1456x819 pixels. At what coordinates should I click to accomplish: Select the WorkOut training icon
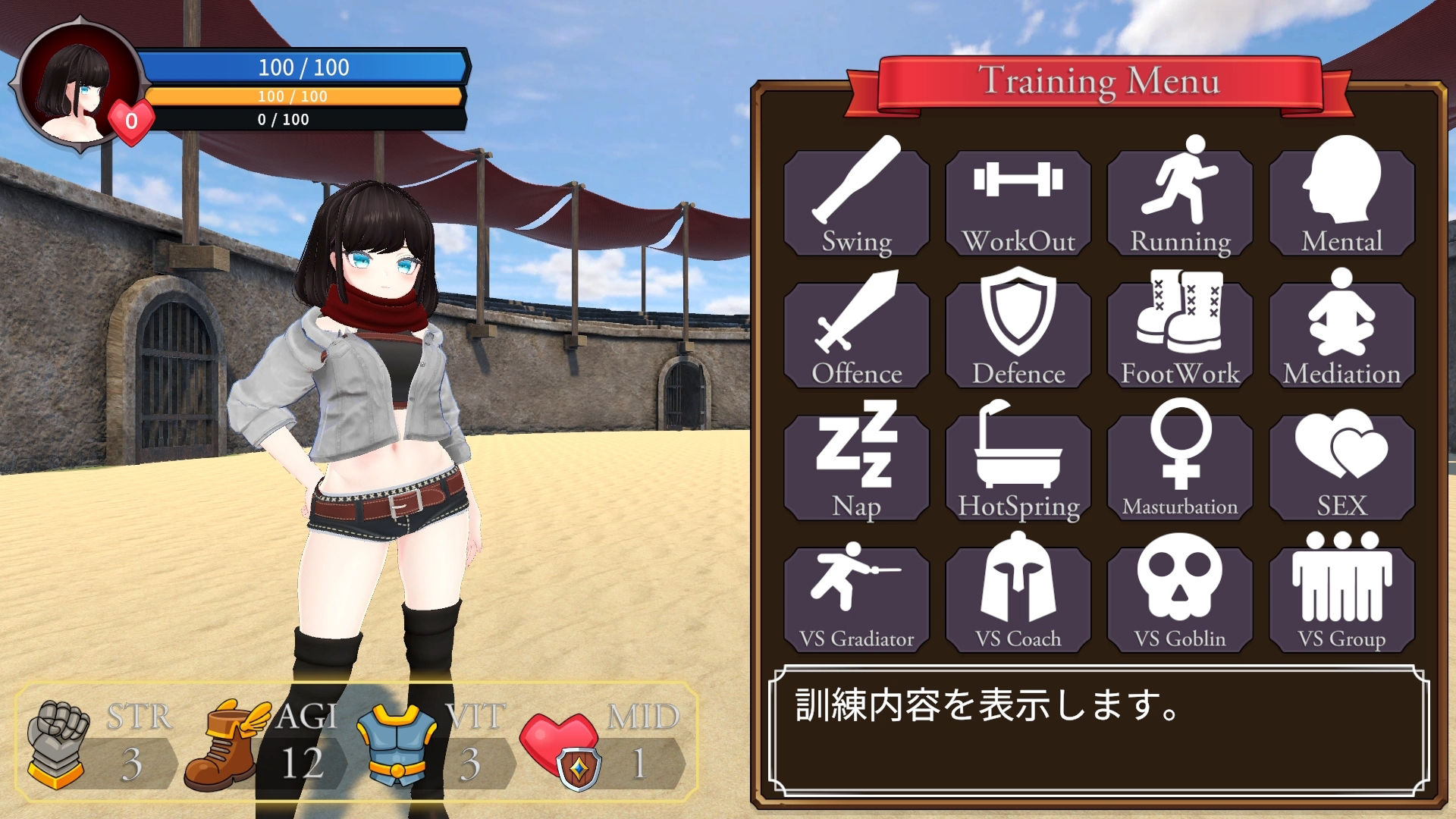pyautogui.click(x=1018, y=201)
